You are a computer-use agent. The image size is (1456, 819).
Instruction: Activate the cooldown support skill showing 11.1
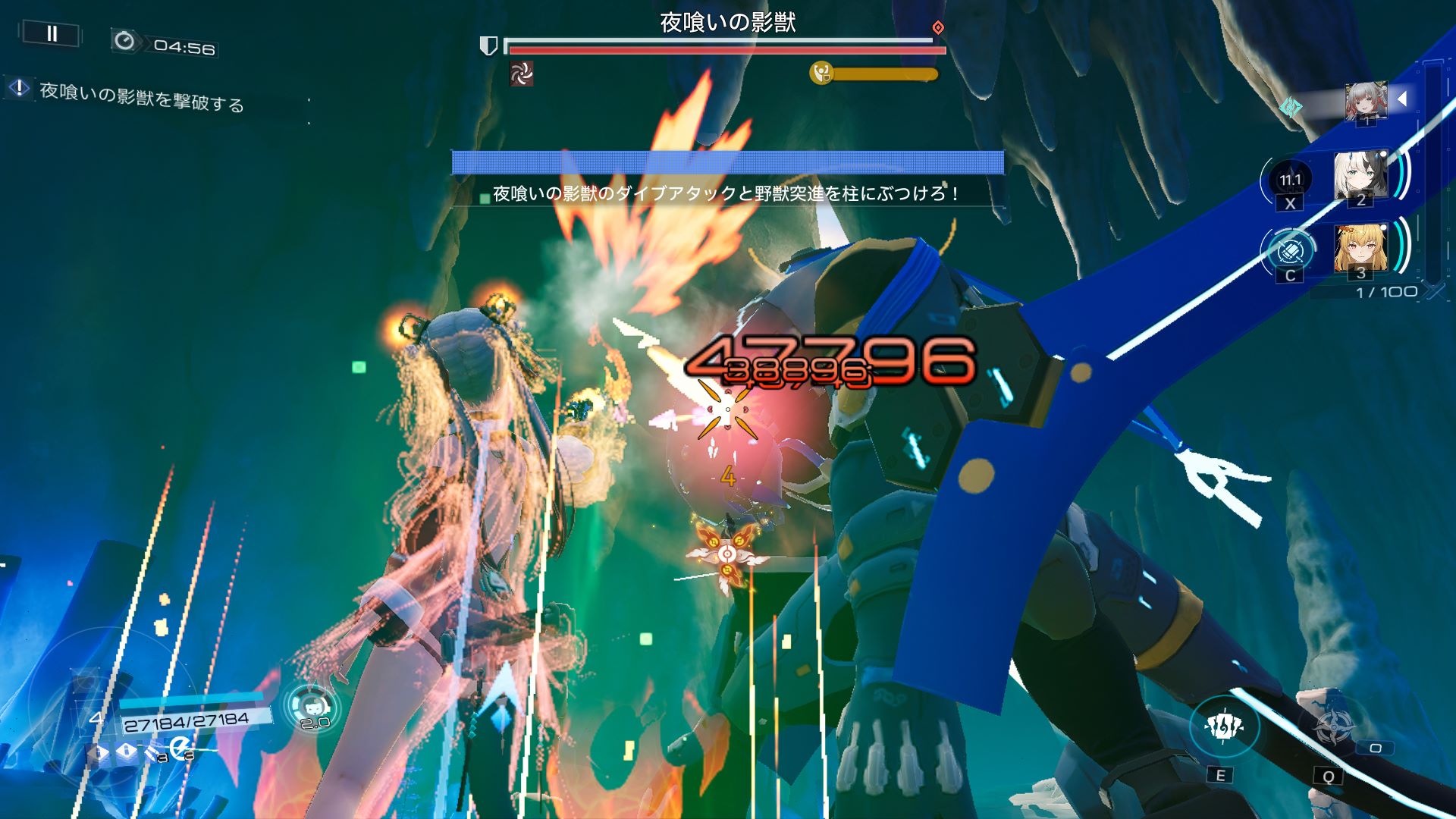click(x=1290, y=180)
